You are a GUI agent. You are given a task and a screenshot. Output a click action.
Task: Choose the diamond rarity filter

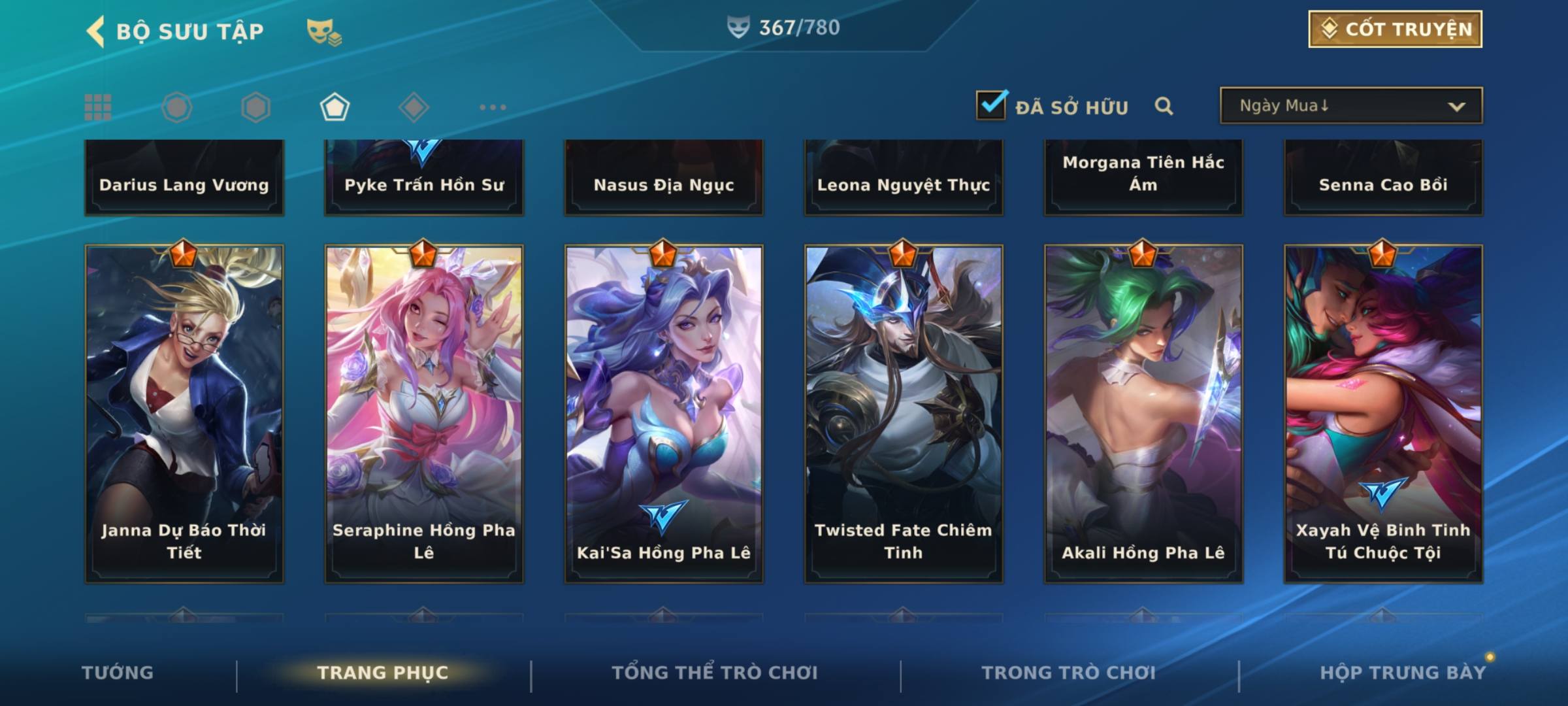pos(413,107)
